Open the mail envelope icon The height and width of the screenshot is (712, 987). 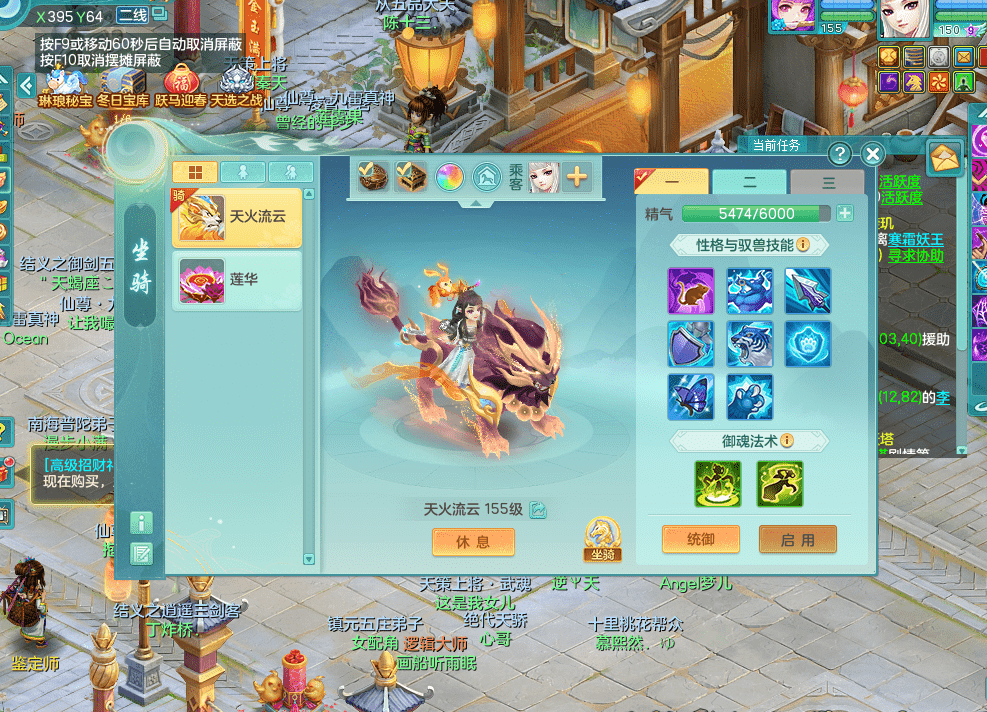(x=944, y=157)
